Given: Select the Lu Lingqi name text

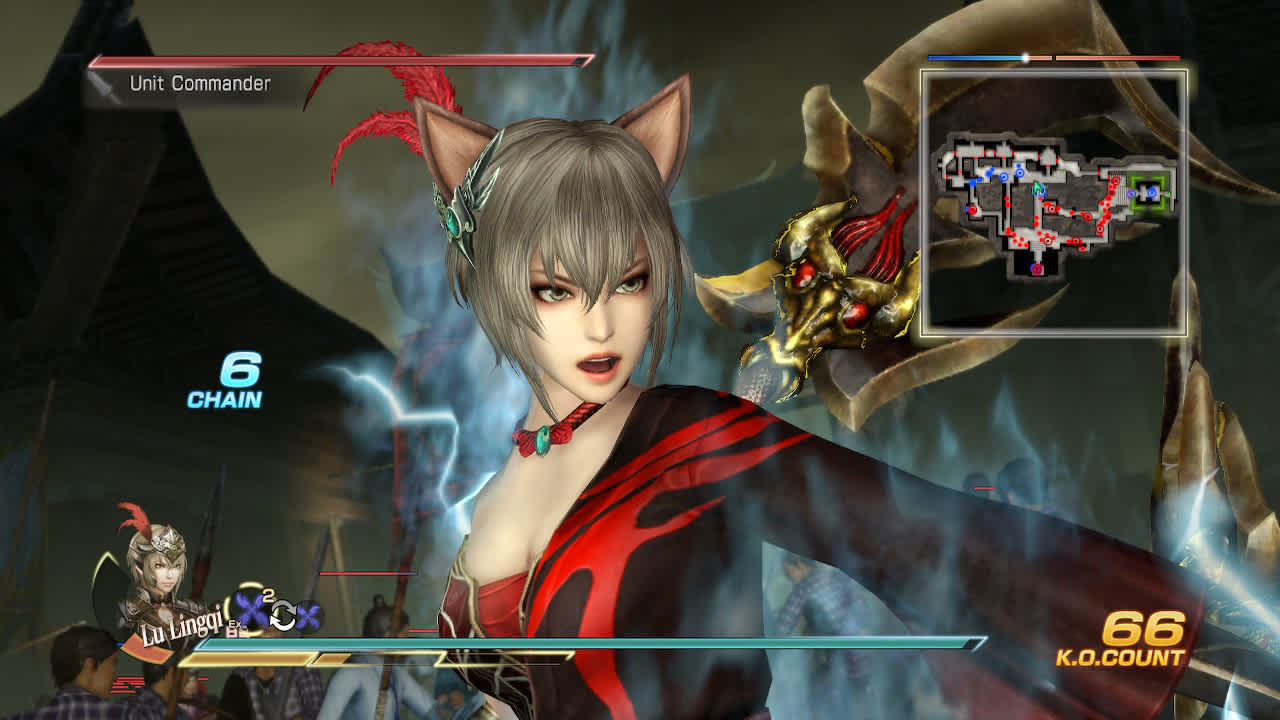Looking at the screenshot, I should tap(180, 629).
